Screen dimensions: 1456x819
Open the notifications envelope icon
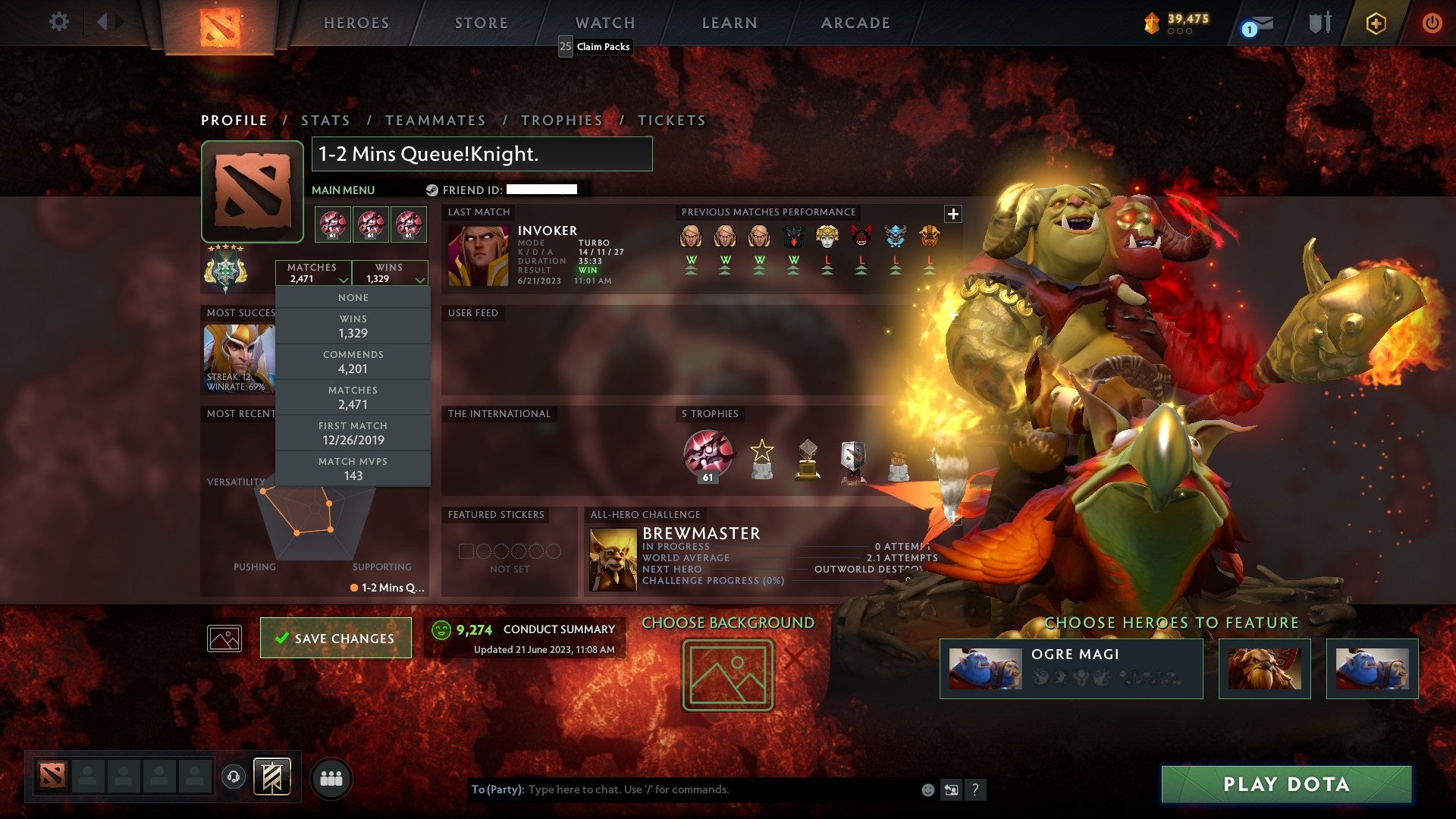[x=1257, y=23]
